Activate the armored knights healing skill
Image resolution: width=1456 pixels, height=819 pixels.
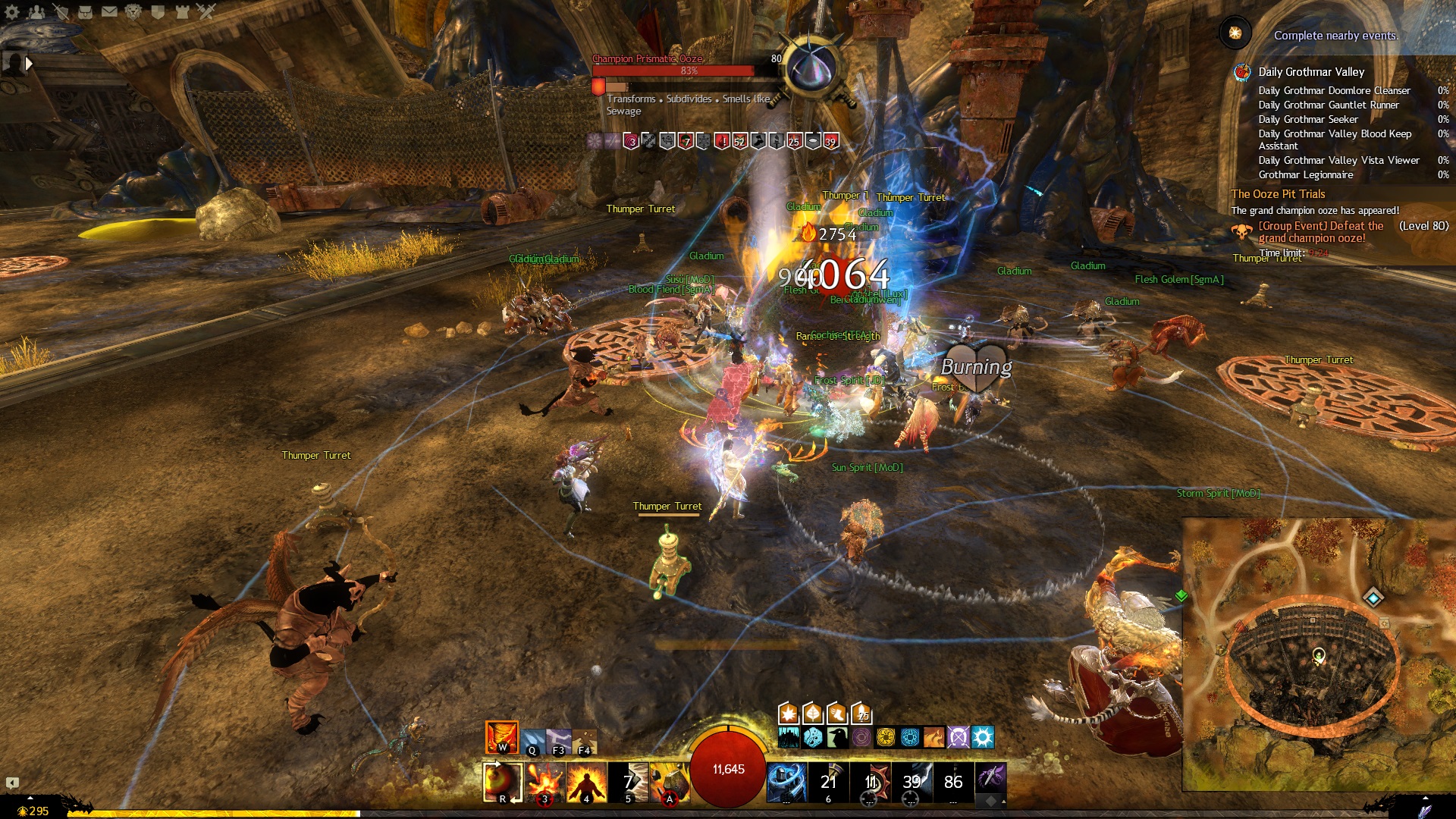(786, 782)
